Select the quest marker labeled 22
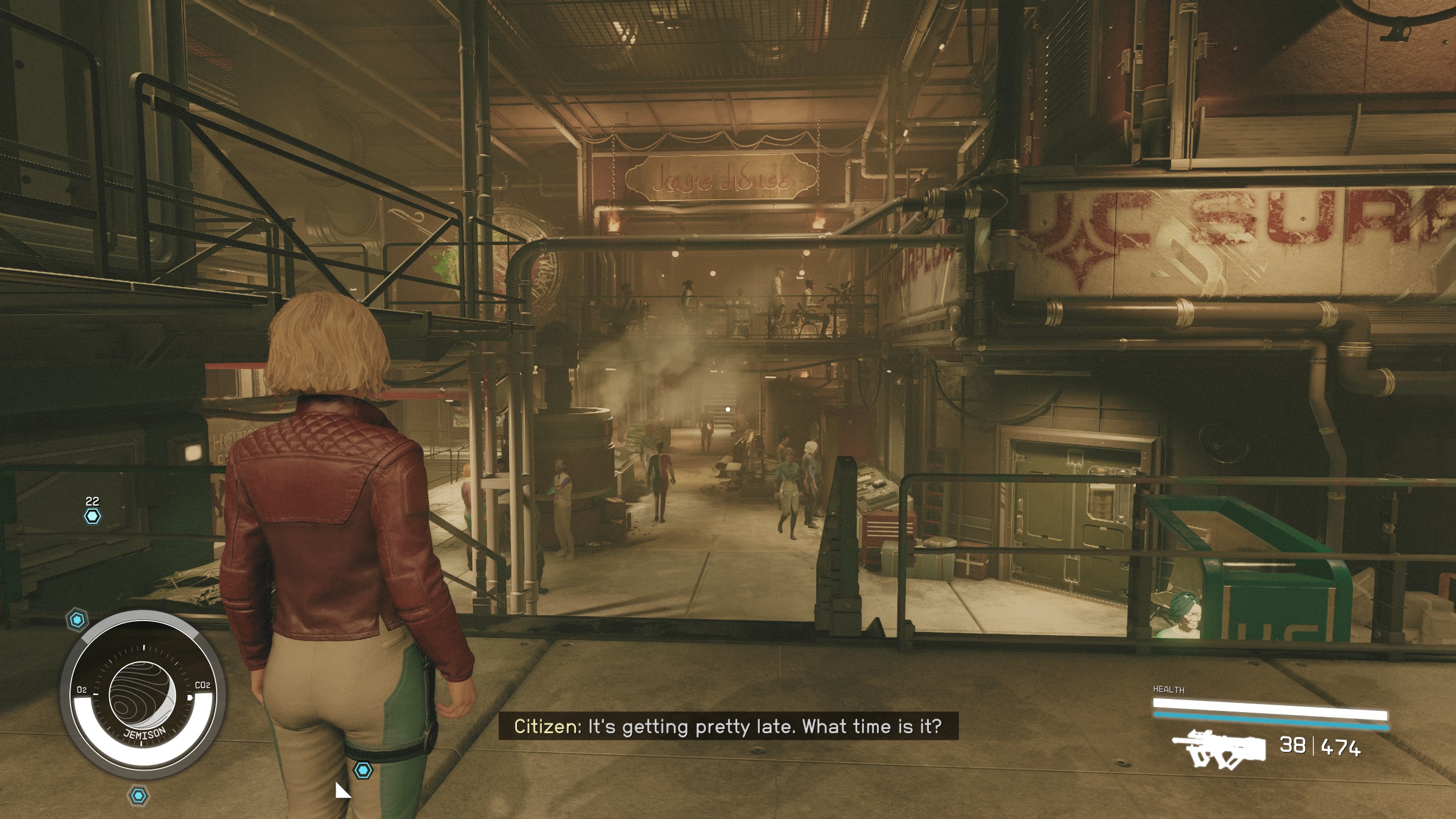 [x=92, y=516]
